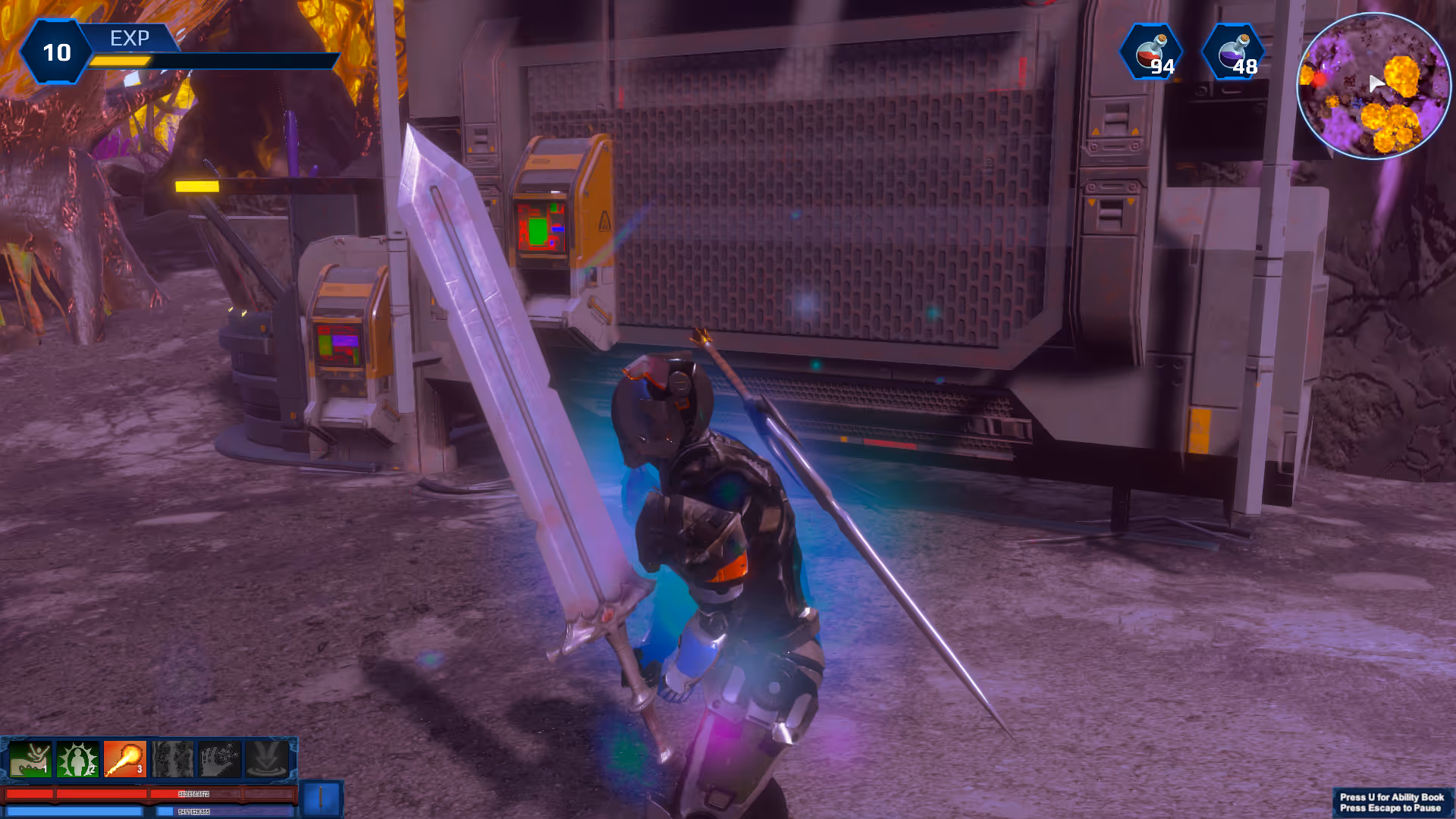1456x819 pixels.
Task: Select the level 10 hexagon badge
Action: click(x=56, y=52)
